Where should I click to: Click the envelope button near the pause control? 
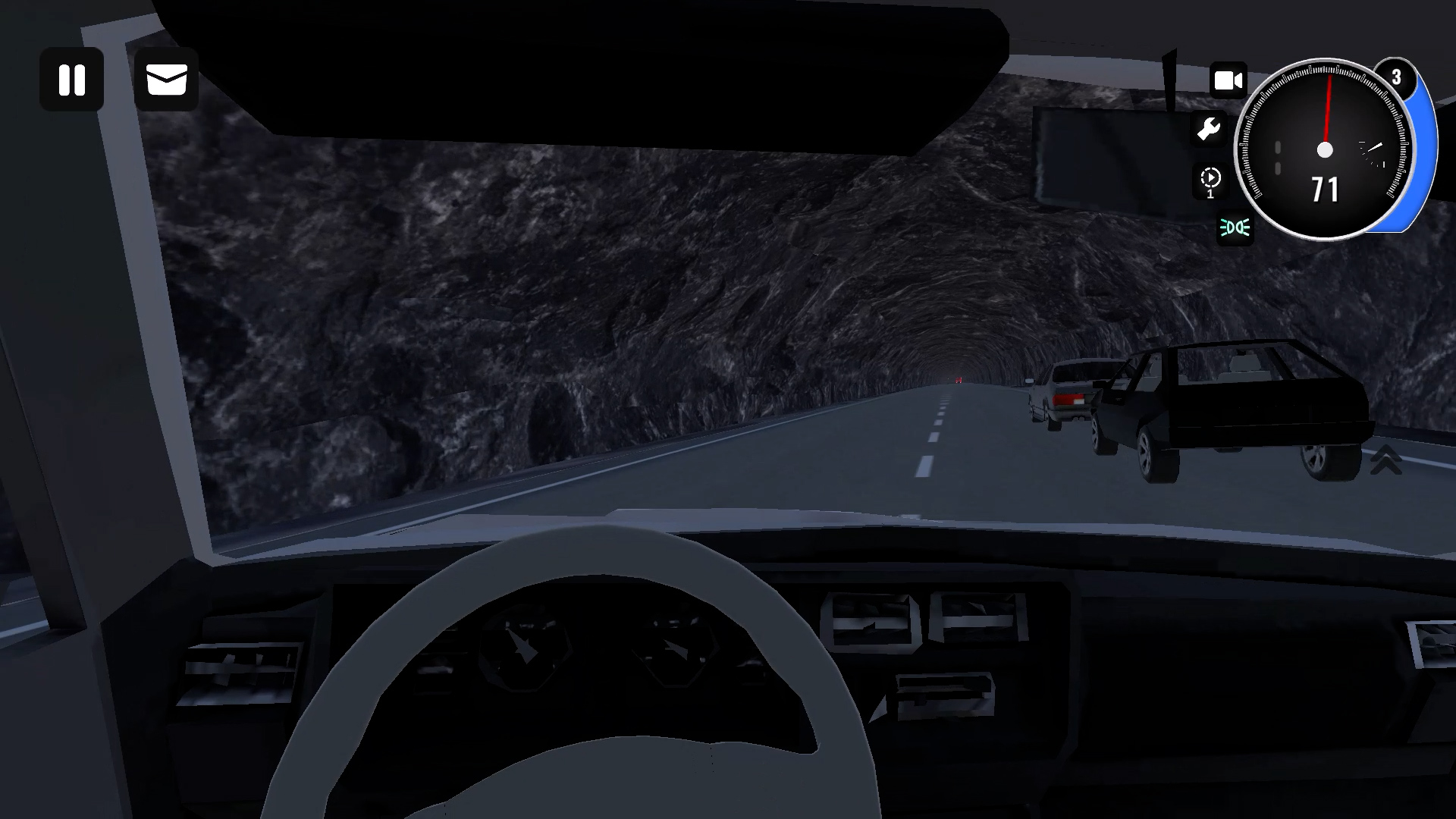(x=168, y=80)
